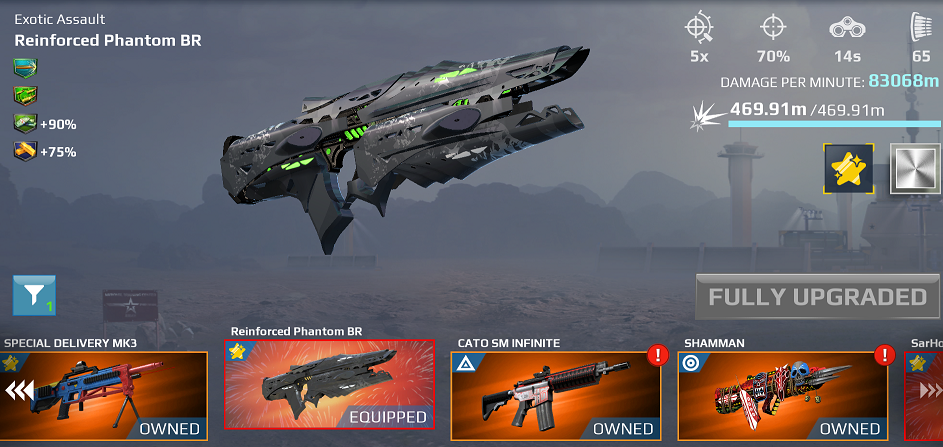The height and width of the screenshot is (447, 943).
Task: Inspect the +90% weapon perk icon
Action: pos(25,124)
